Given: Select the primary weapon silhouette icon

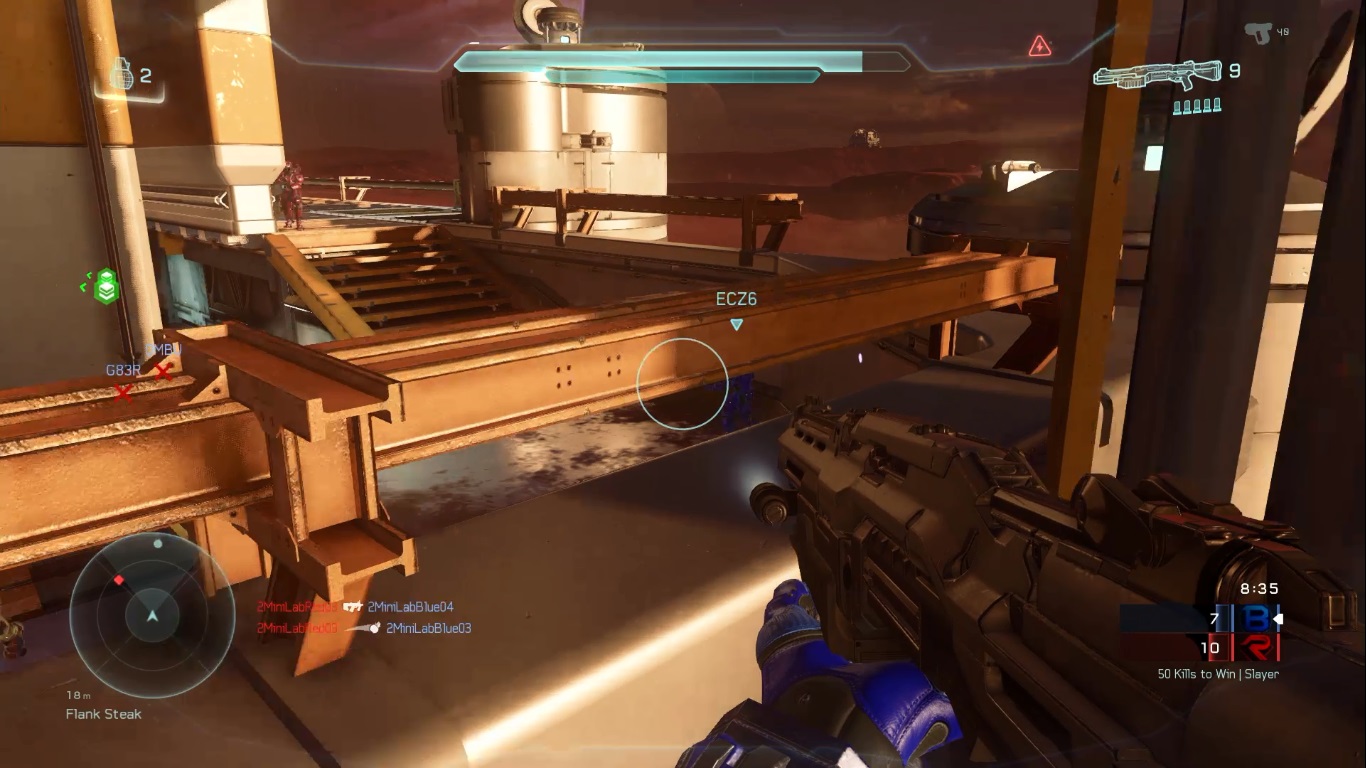Looking at the screenshot, I should (x=1157, y=75).
